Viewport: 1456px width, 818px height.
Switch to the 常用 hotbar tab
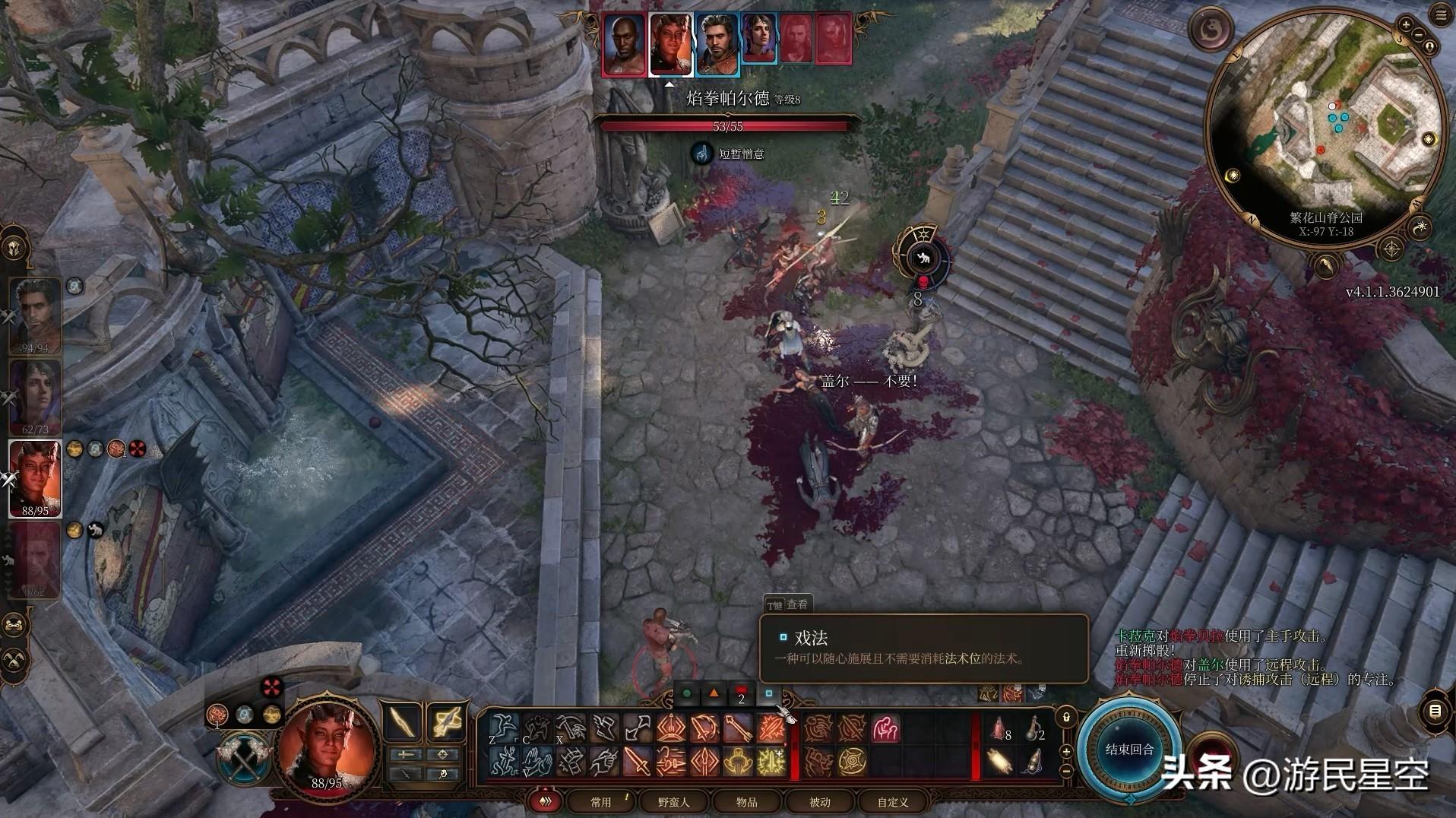point(600,802)
